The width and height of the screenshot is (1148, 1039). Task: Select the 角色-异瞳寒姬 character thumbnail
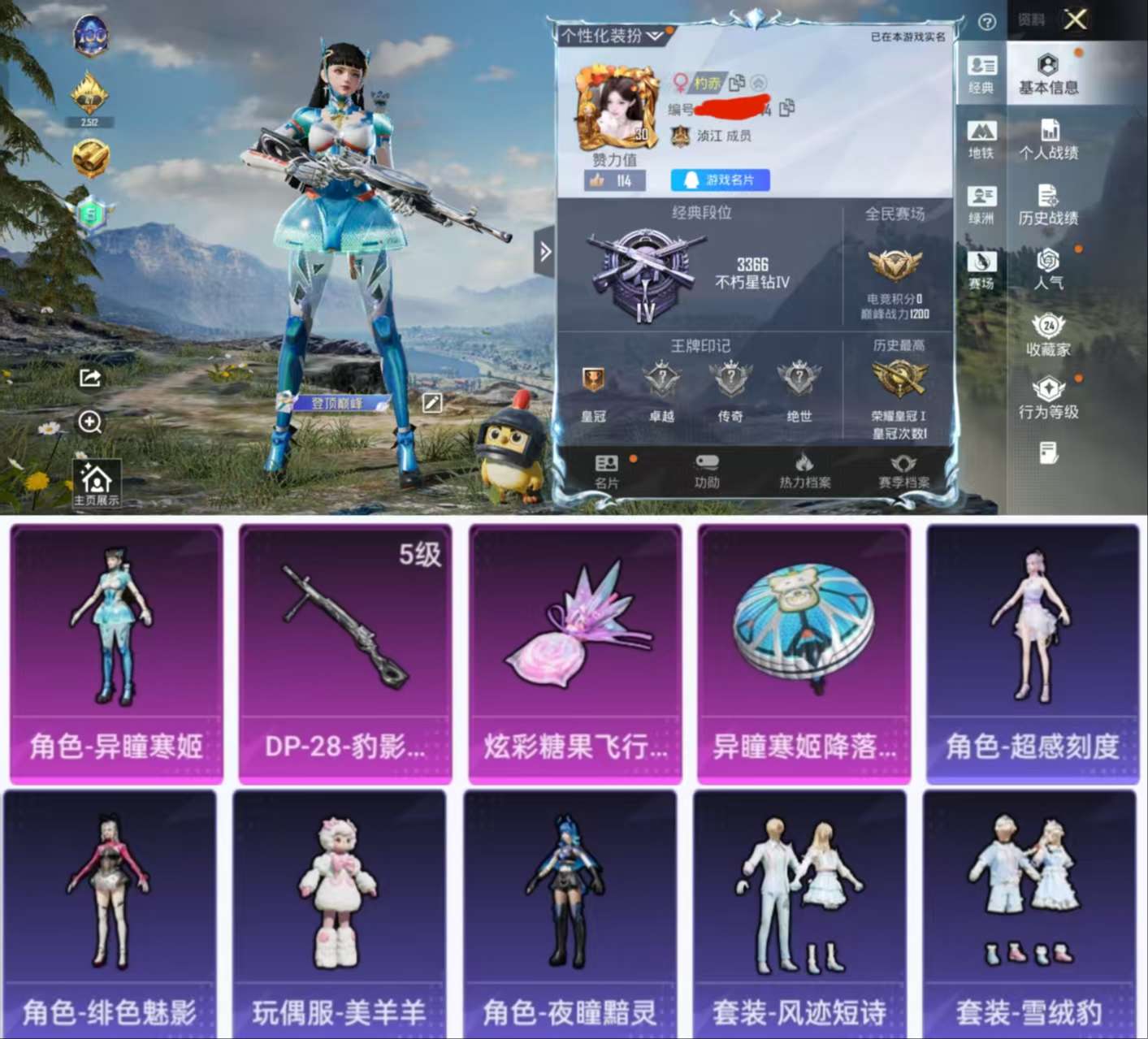(117, 650)
